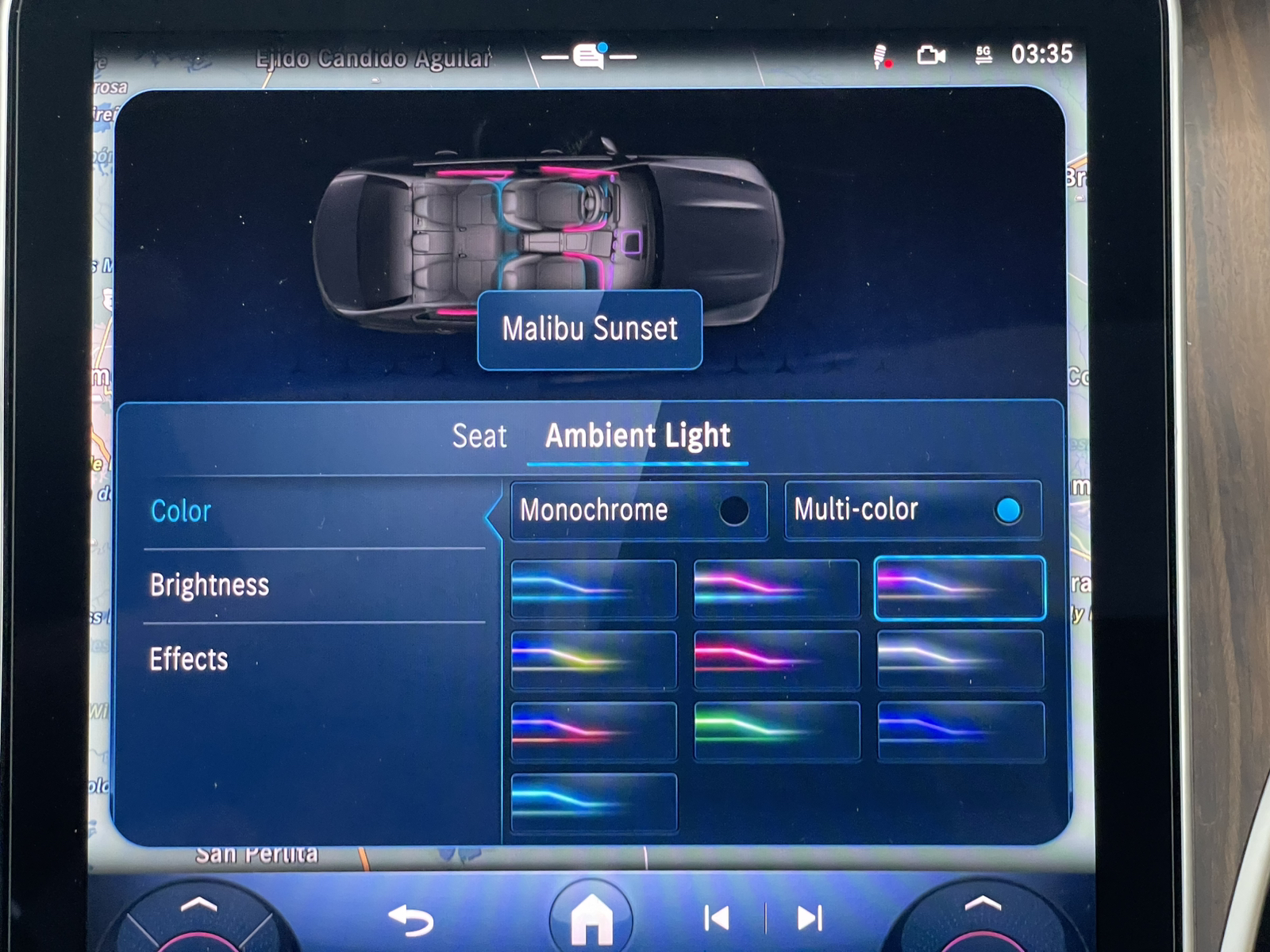Screen dimensions: 1270x952
Task: Switch to the Seat tab
Action: click(x=479, y=436)
